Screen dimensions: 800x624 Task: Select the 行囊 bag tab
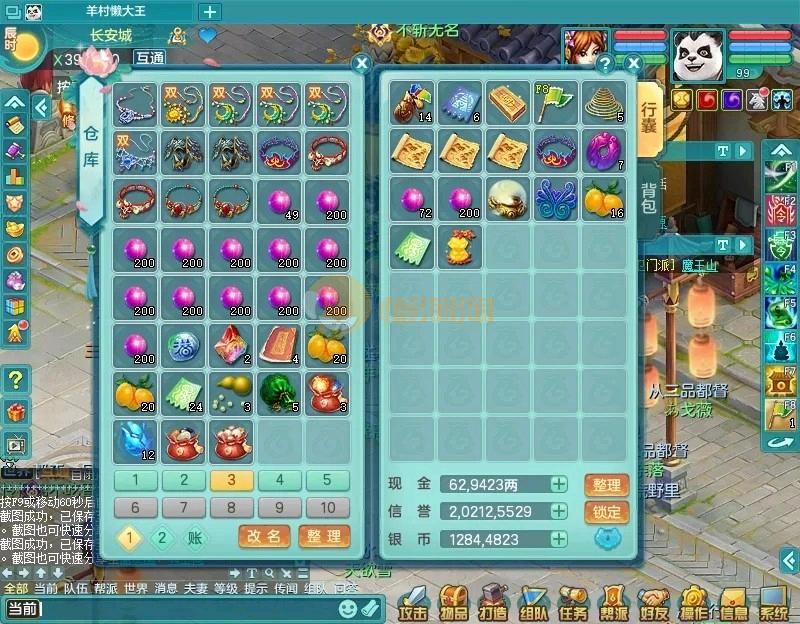coord(649,118)
